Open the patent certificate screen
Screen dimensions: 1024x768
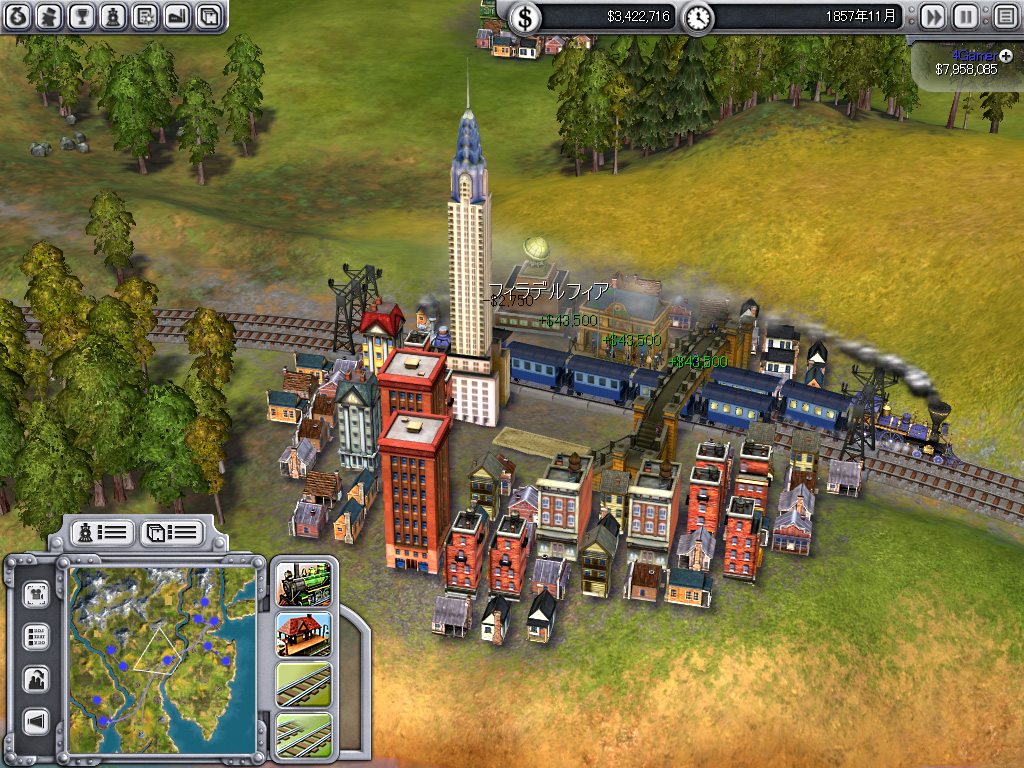tap(145, 16)
